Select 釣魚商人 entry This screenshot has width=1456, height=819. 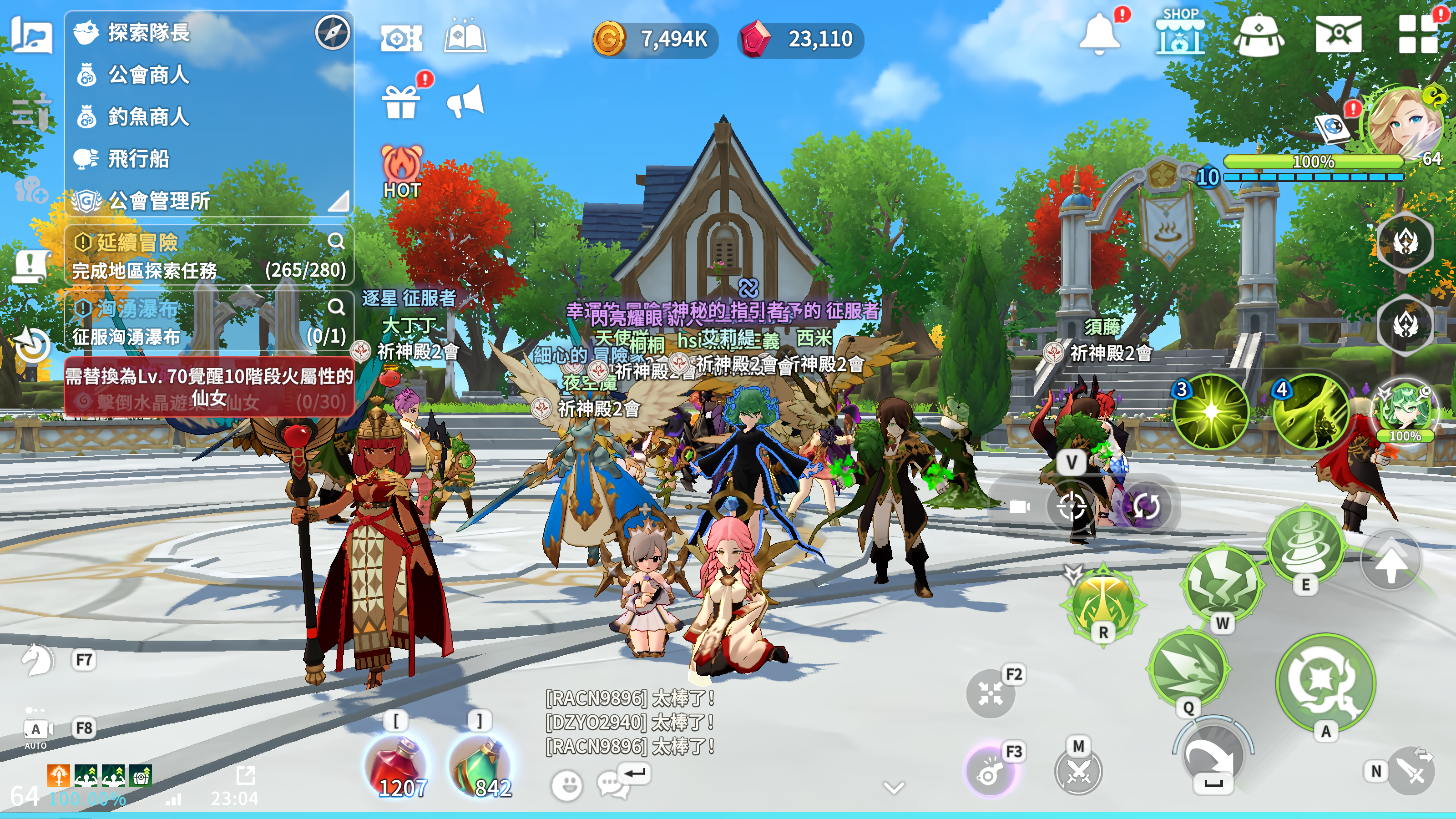click(x=148, y=117)
